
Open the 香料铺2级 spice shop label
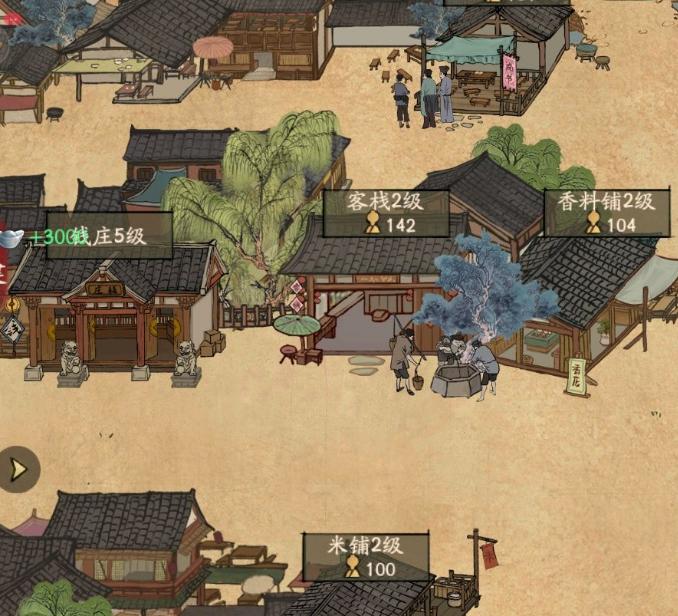pos(607,212)
